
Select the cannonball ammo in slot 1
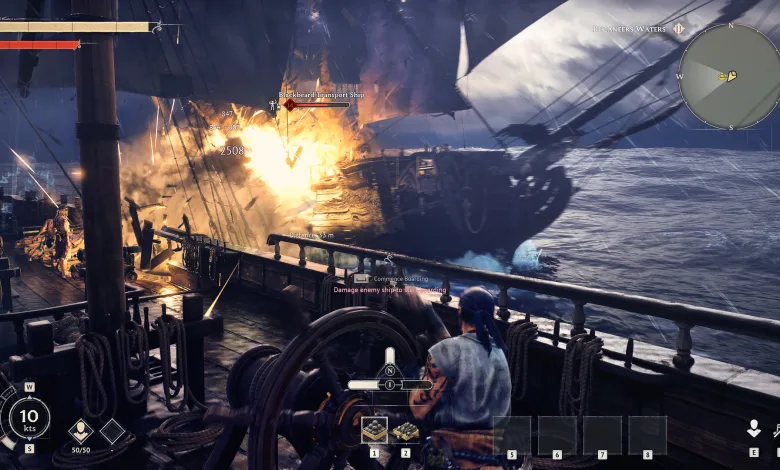click(374, 430)
